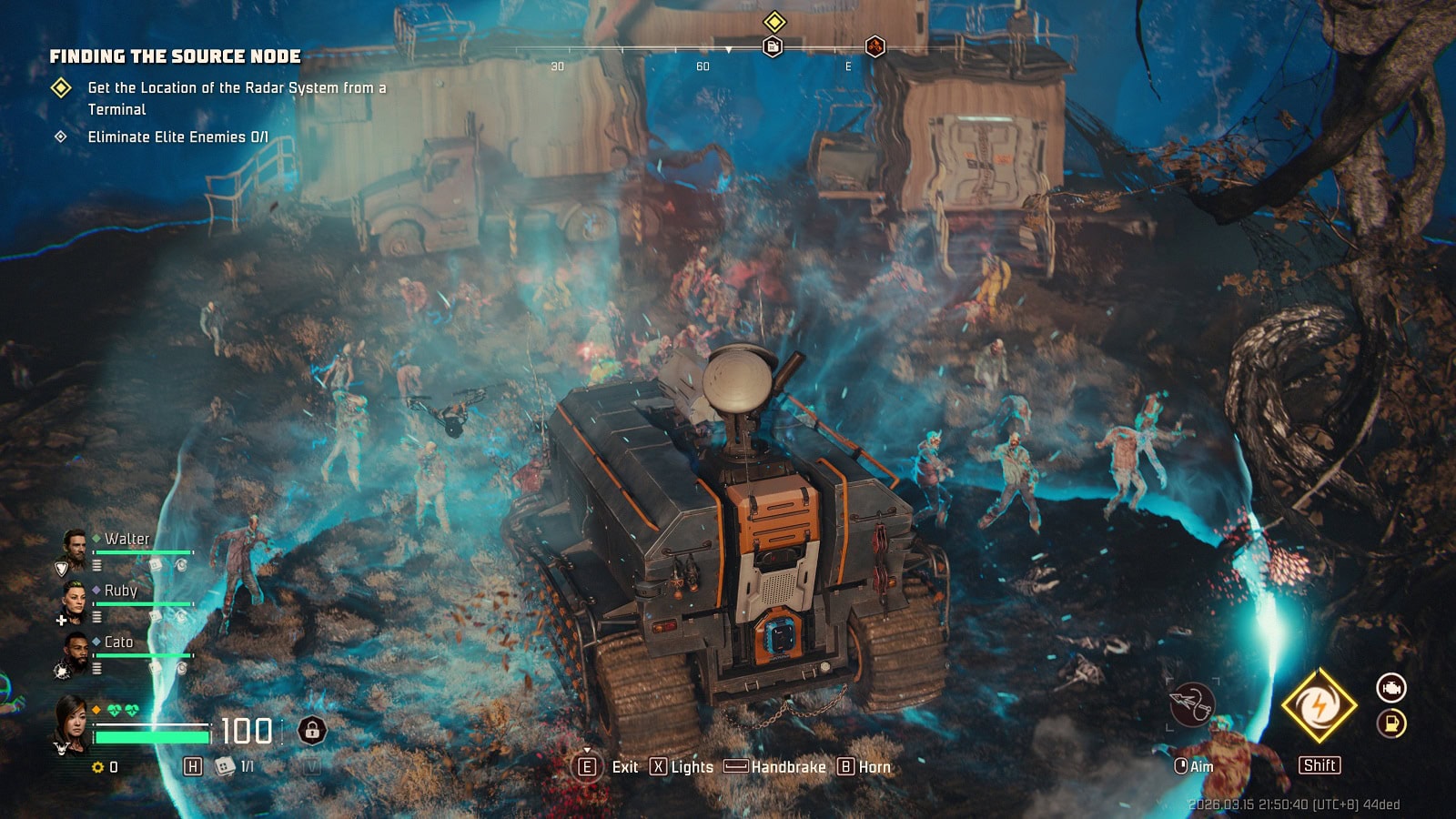Viewport: 1456px width, 819px height.
Task: Select the Eliminate Elite Enemies objective
Action: [x=177, y=137]
